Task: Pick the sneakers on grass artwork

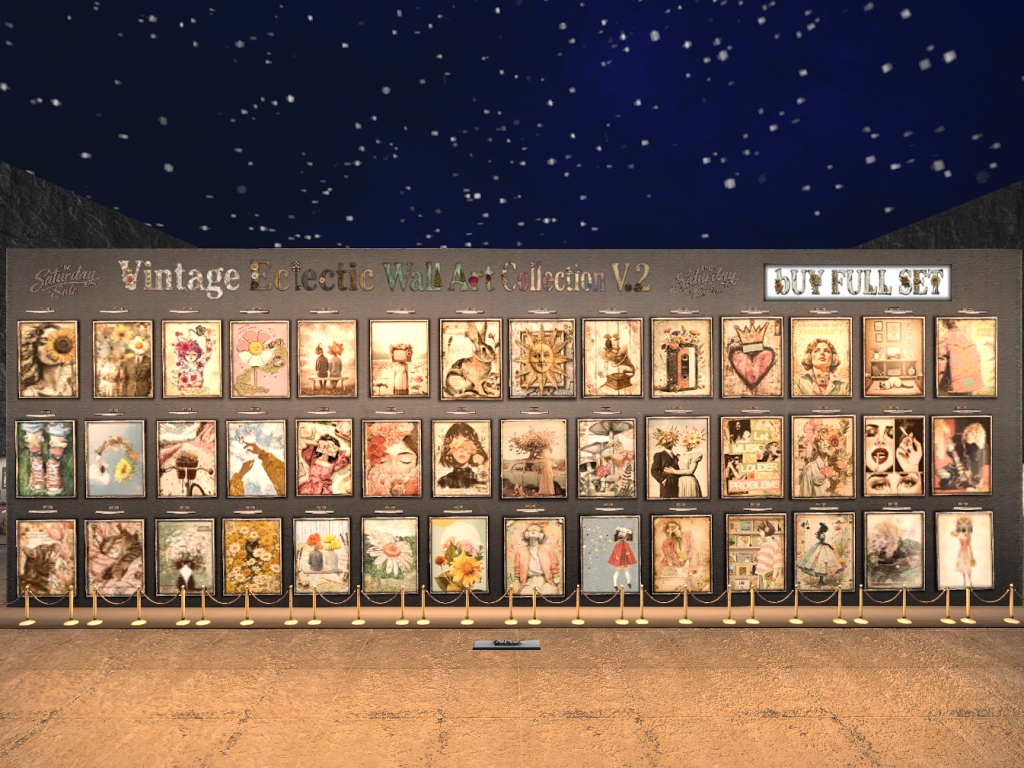Action: tap(45, 459)
